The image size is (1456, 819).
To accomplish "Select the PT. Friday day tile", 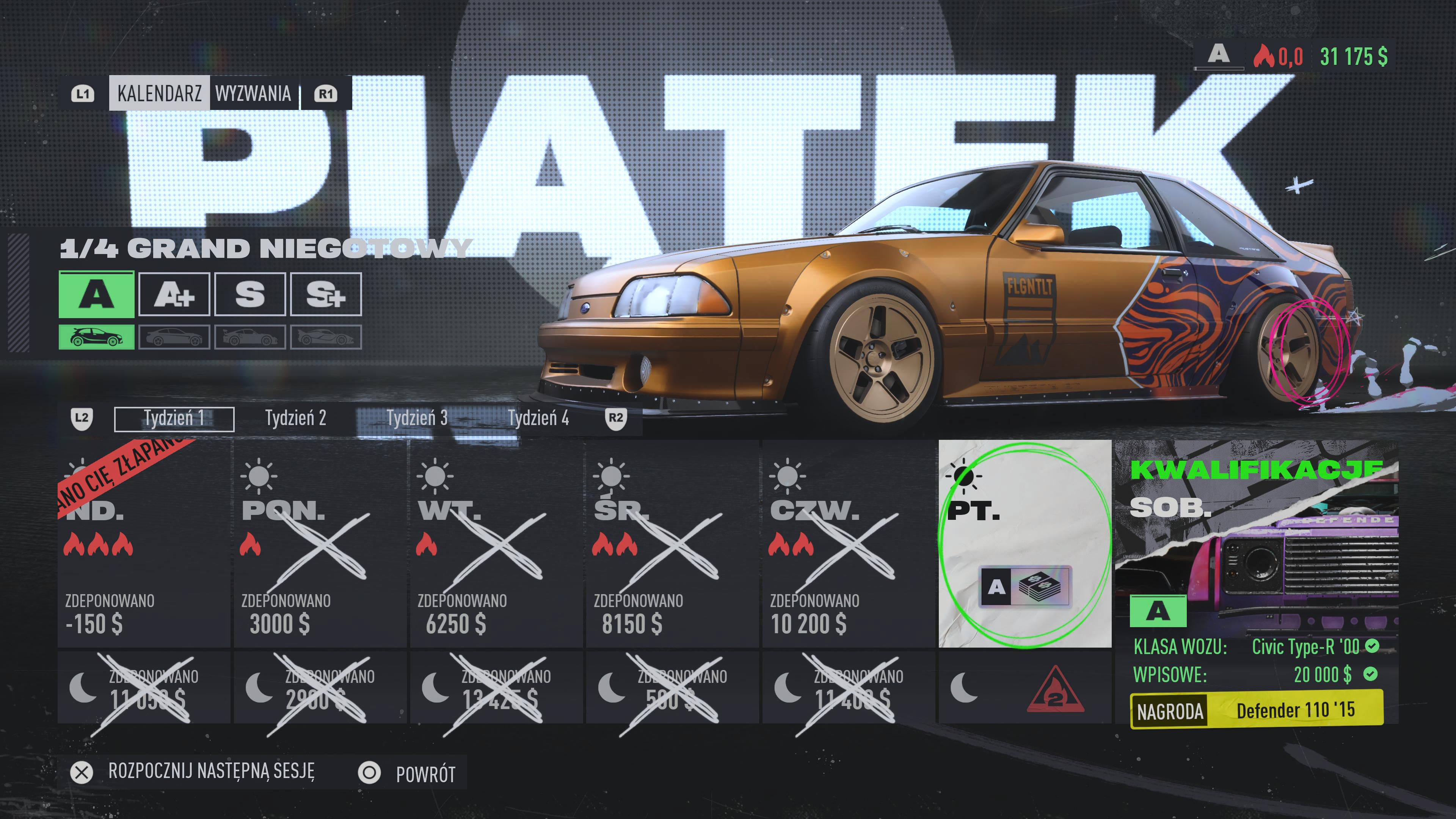I will [1025, 544].
